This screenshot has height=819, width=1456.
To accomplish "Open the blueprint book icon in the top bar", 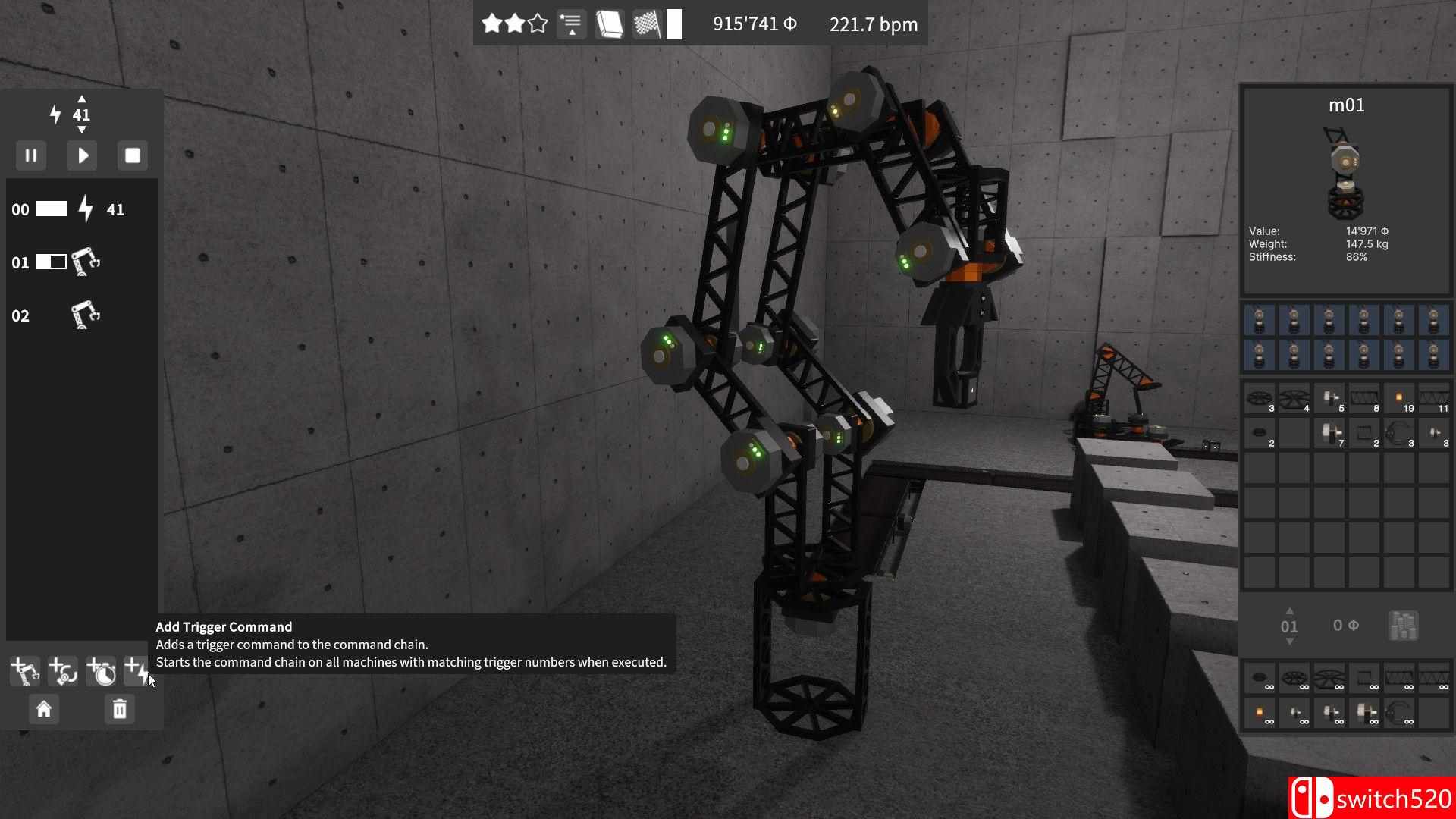I will pyautogui.click(x=610, y=24).
